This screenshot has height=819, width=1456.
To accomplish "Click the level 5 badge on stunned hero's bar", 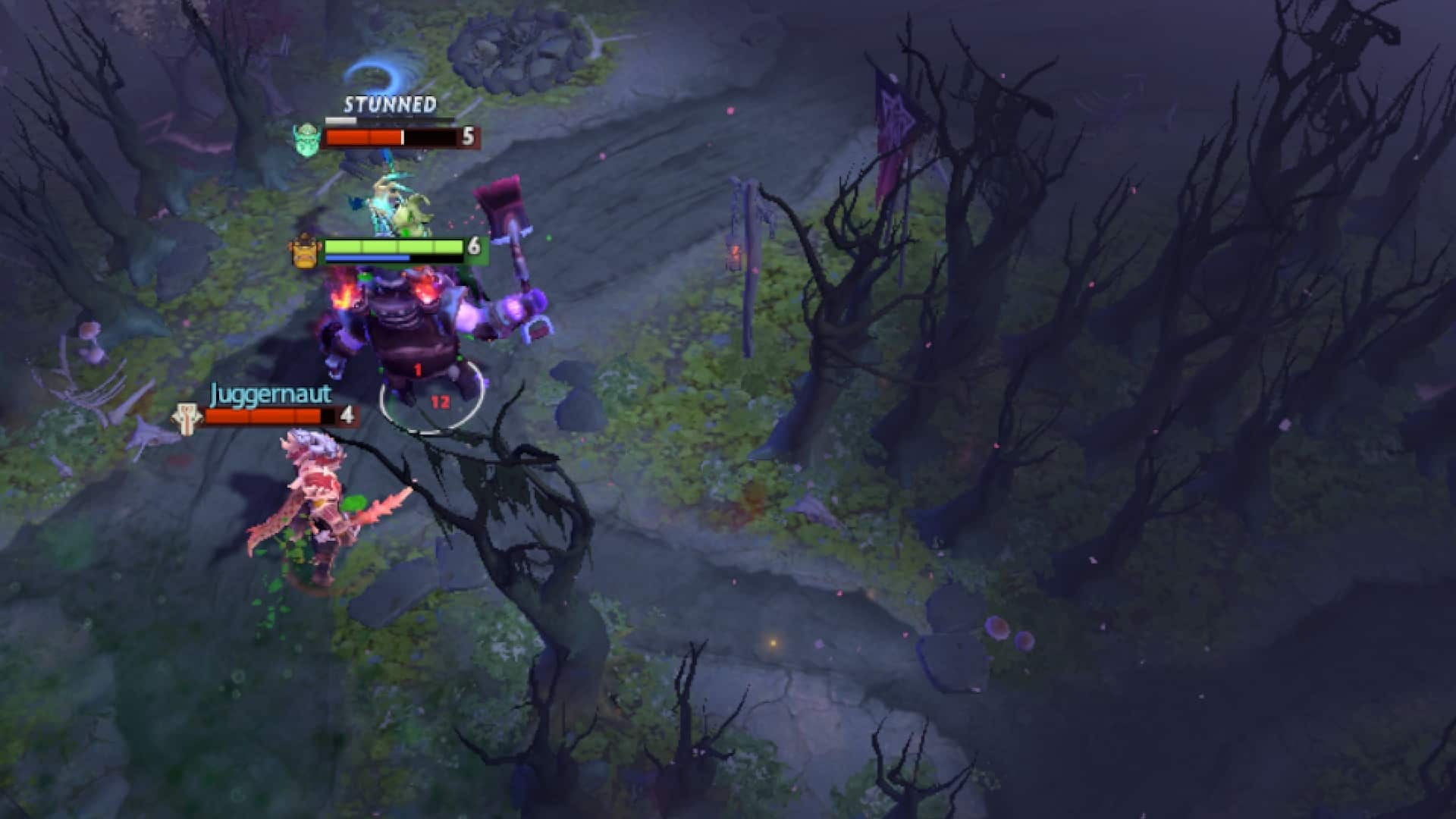I will click(468, 138).
